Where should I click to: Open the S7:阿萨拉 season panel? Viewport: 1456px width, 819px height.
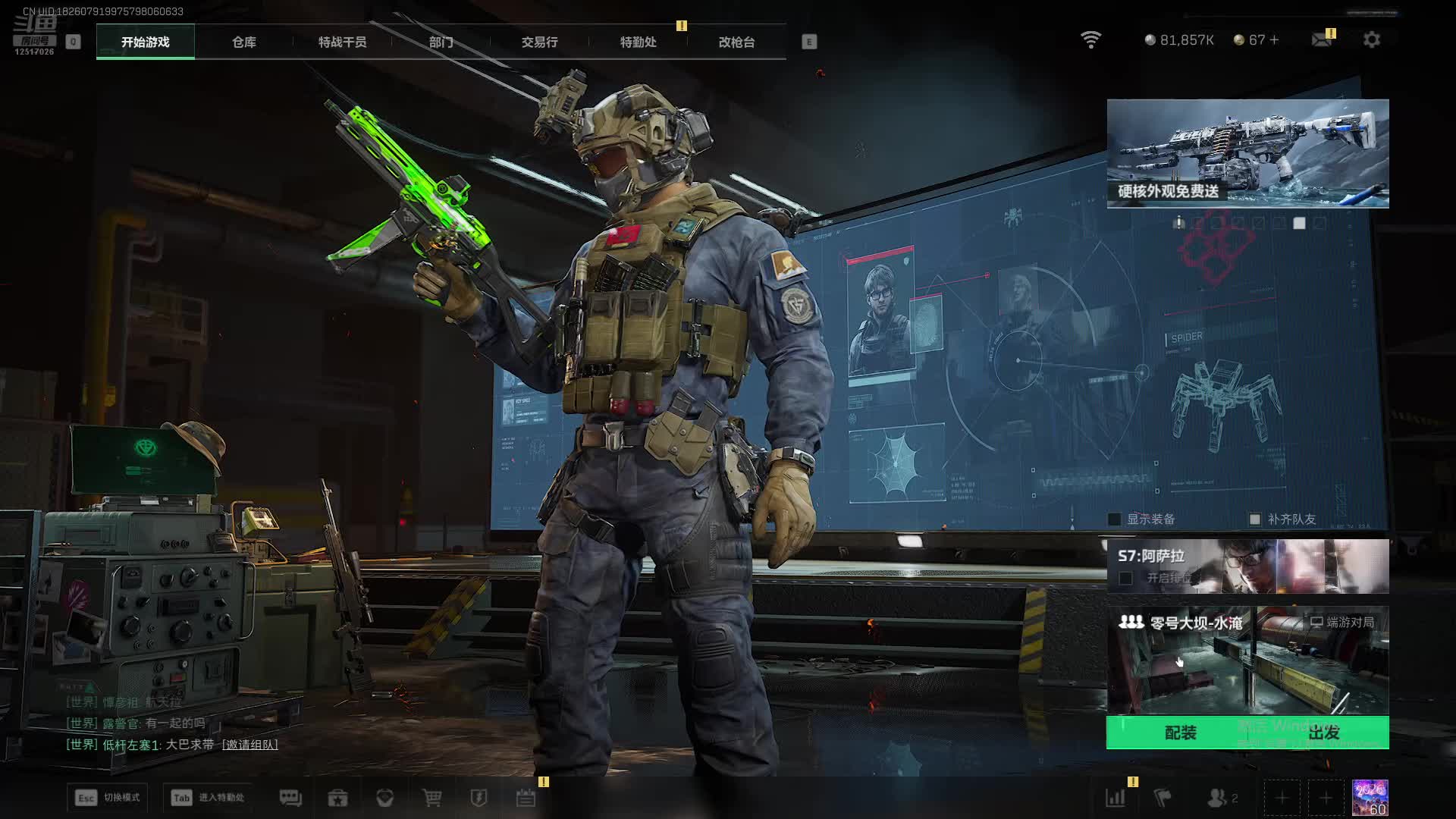coord(1247,566)
